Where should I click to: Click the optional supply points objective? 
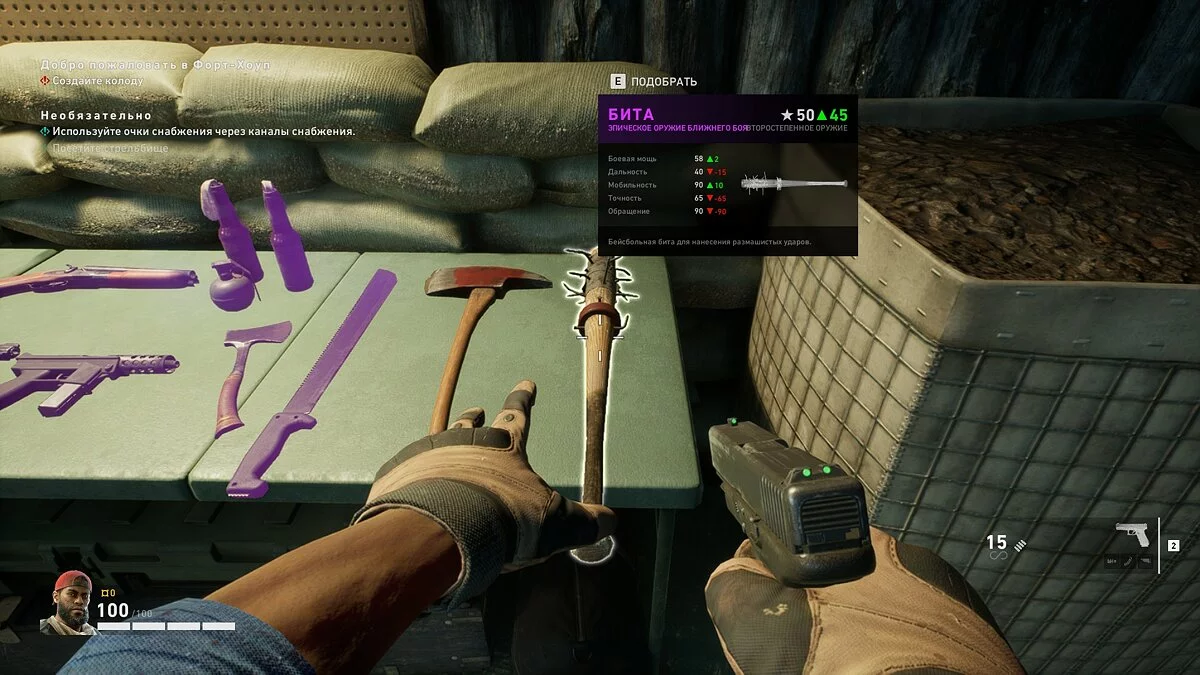point(203,131)
